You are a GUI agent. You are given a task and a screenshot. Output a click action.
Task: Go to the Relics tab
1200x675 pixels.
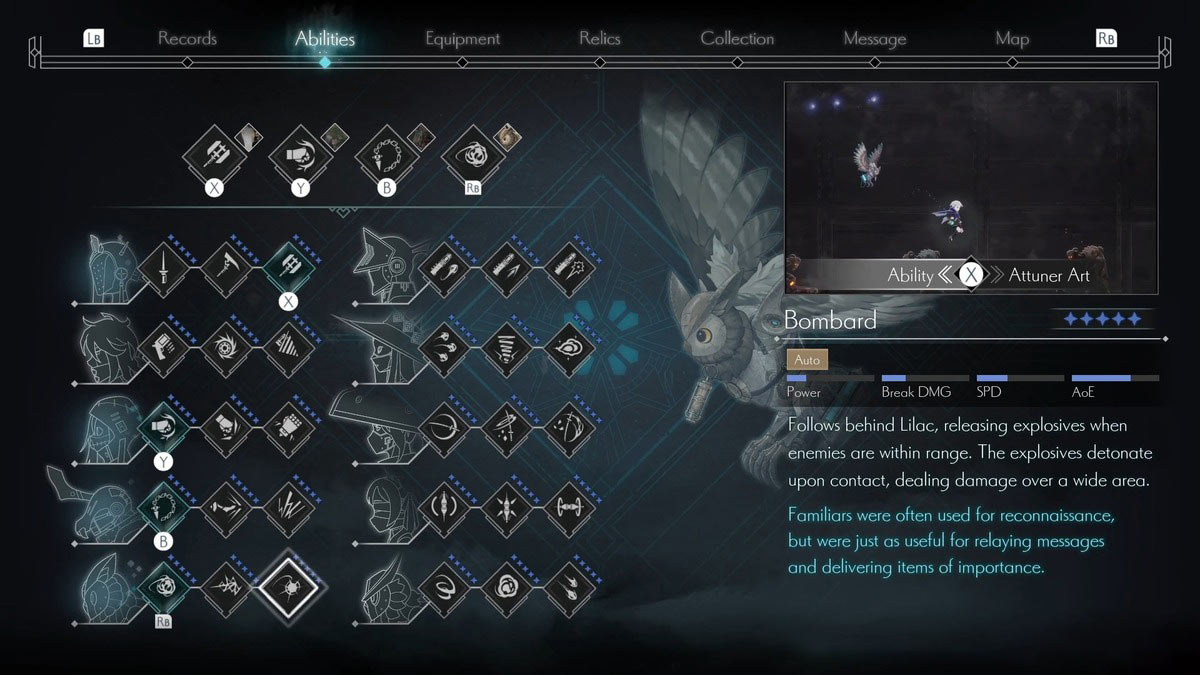(x=600, y=39)
